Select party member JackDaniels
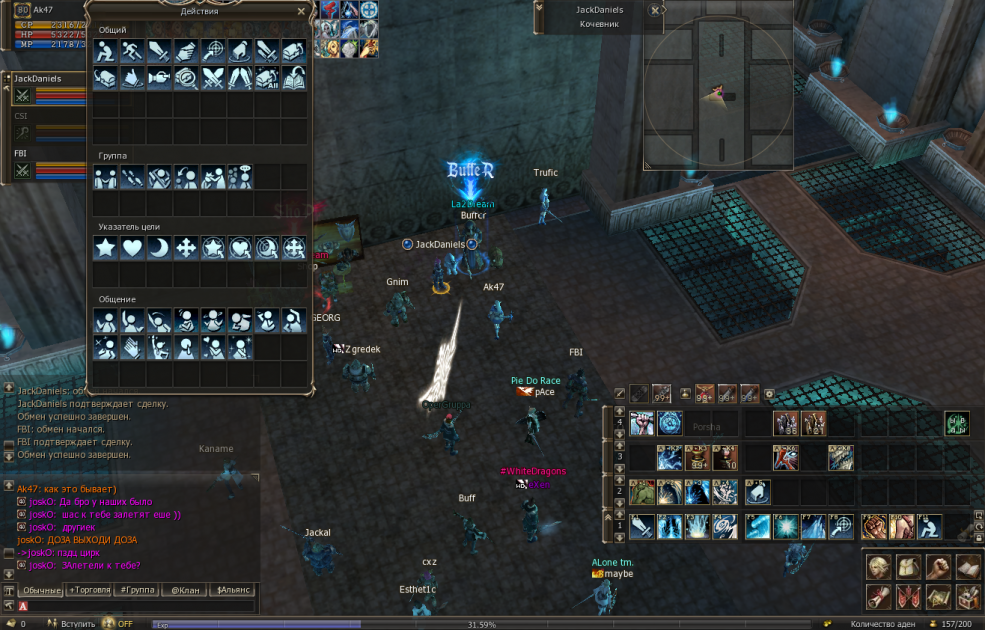985x630 pixels. click(x=40, y=78)
